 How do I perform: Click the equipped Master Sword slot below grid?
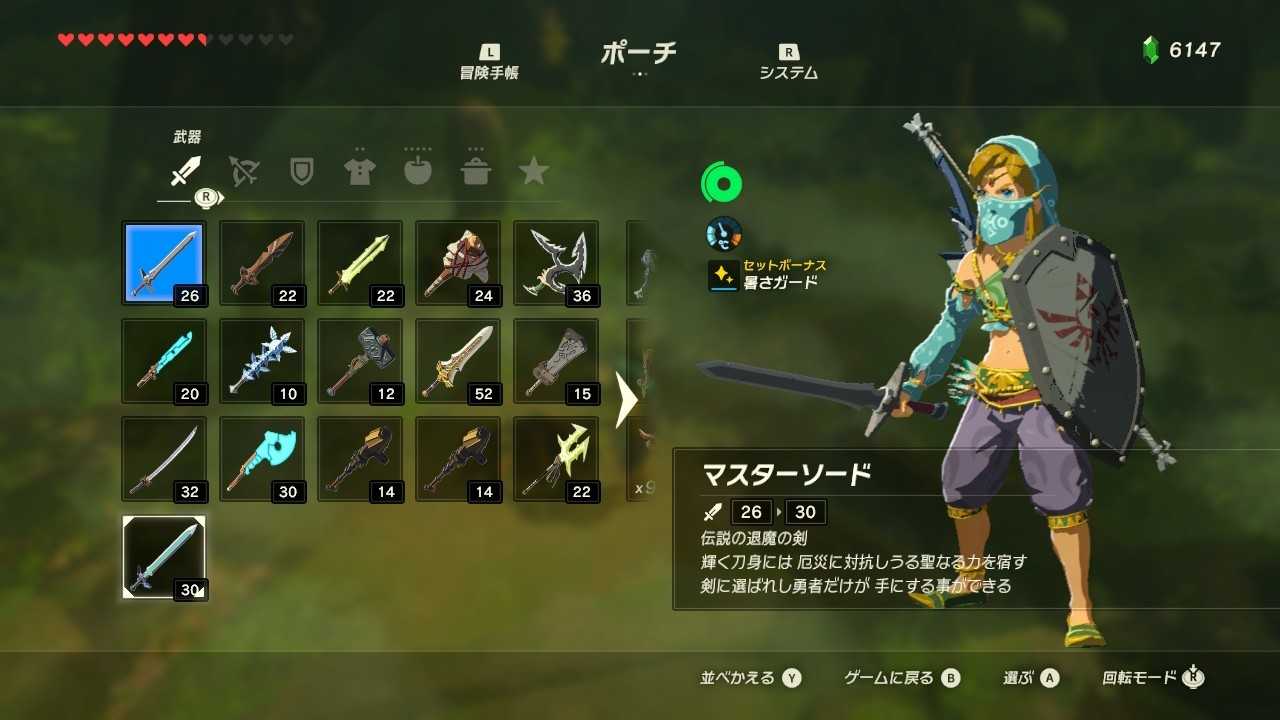(164, 559)
